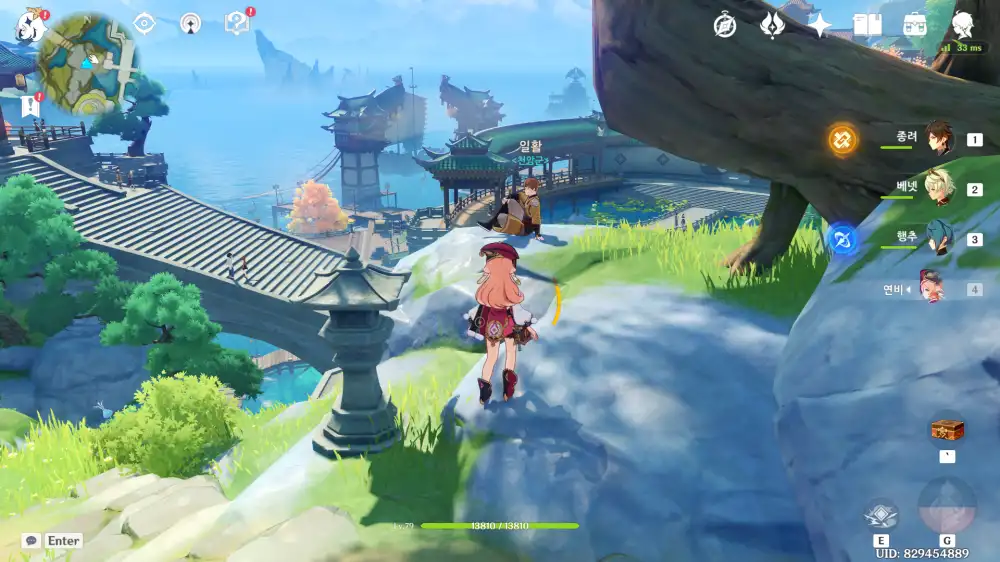Activate the eye-shaped elemental sight icon
Viewport: 1000px width, 562px height.
pyautogui.click(x=145, y=23)
